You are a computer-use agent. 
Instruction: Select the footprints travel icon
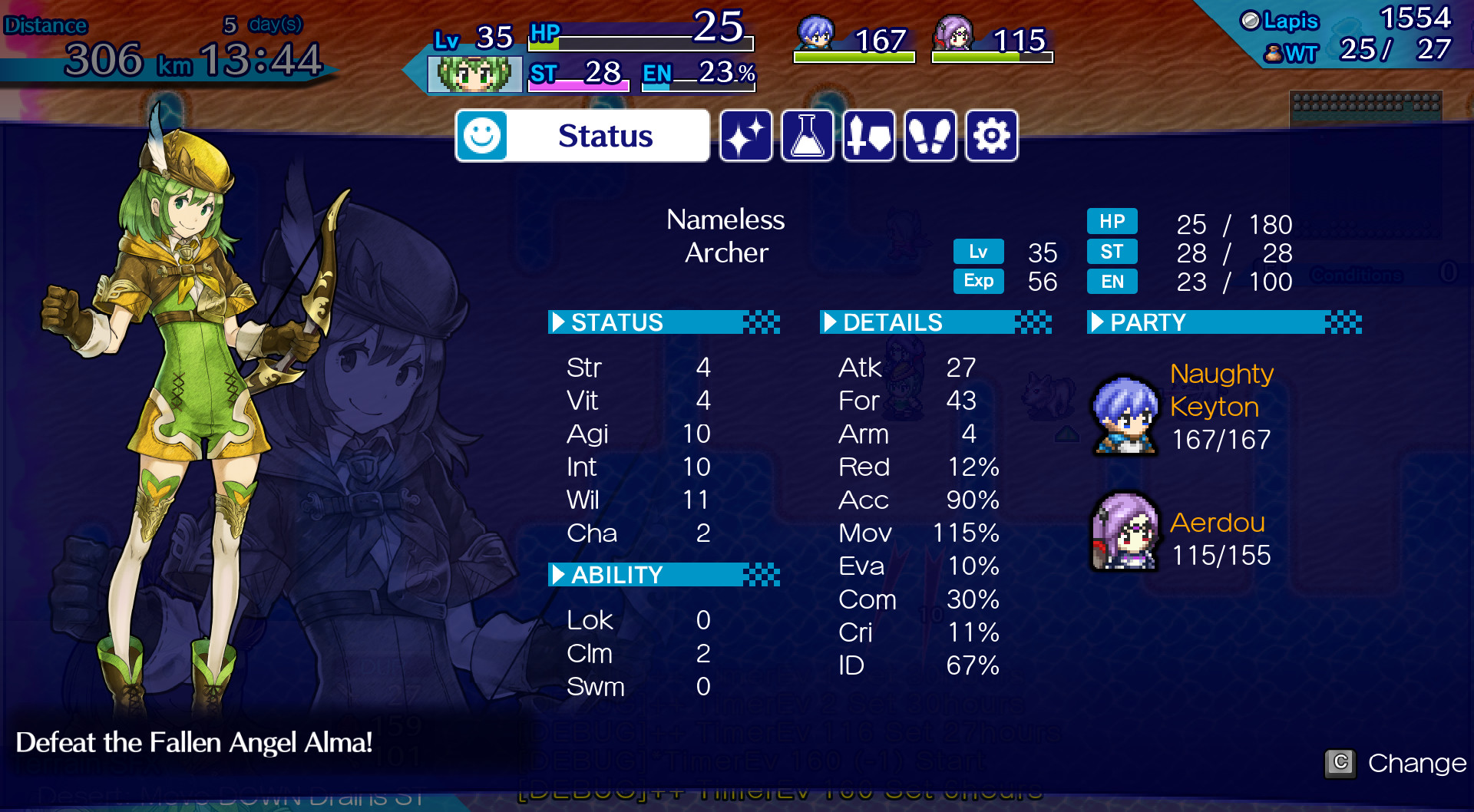930,136
